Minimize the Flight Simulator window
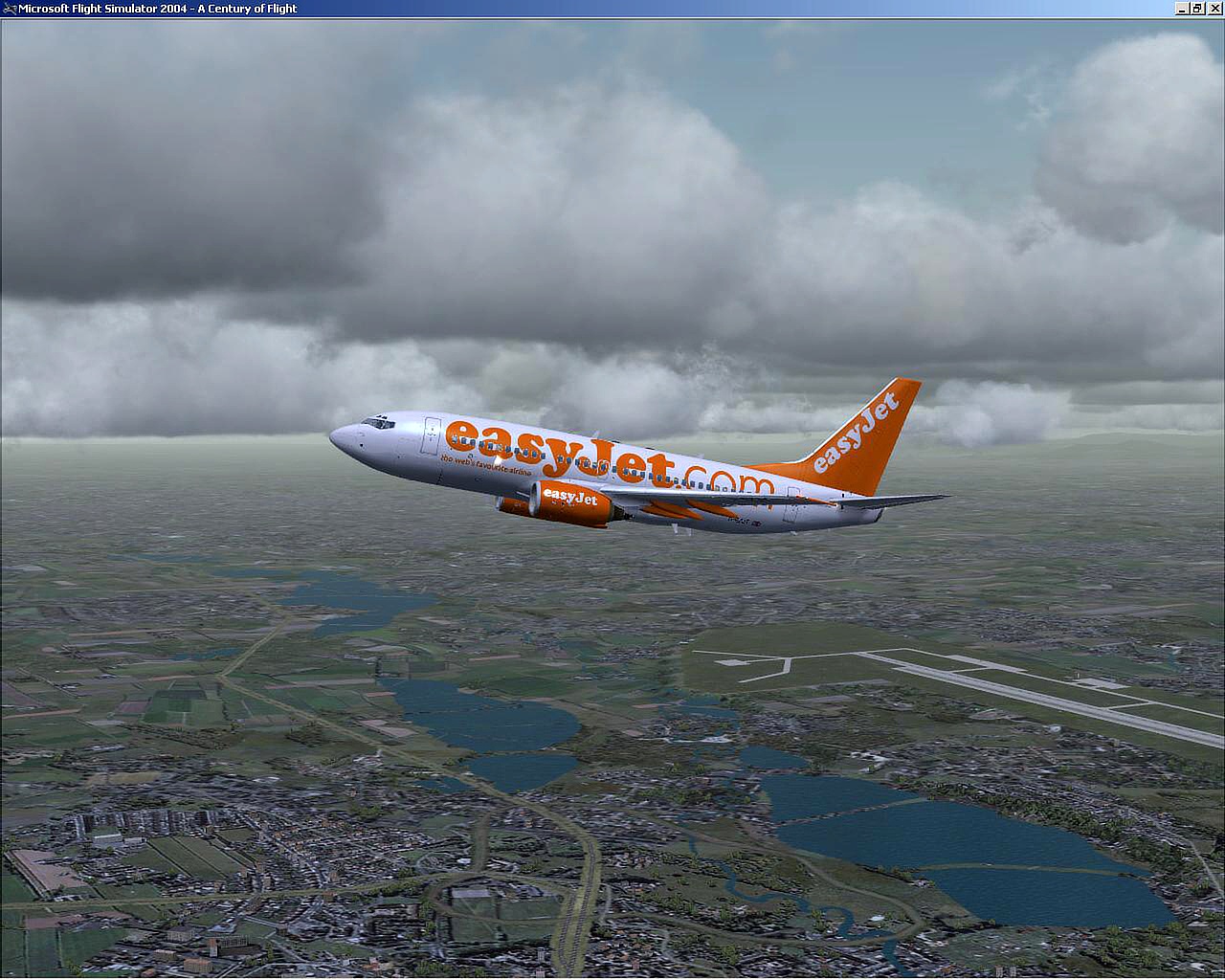 click(1183, 9)
